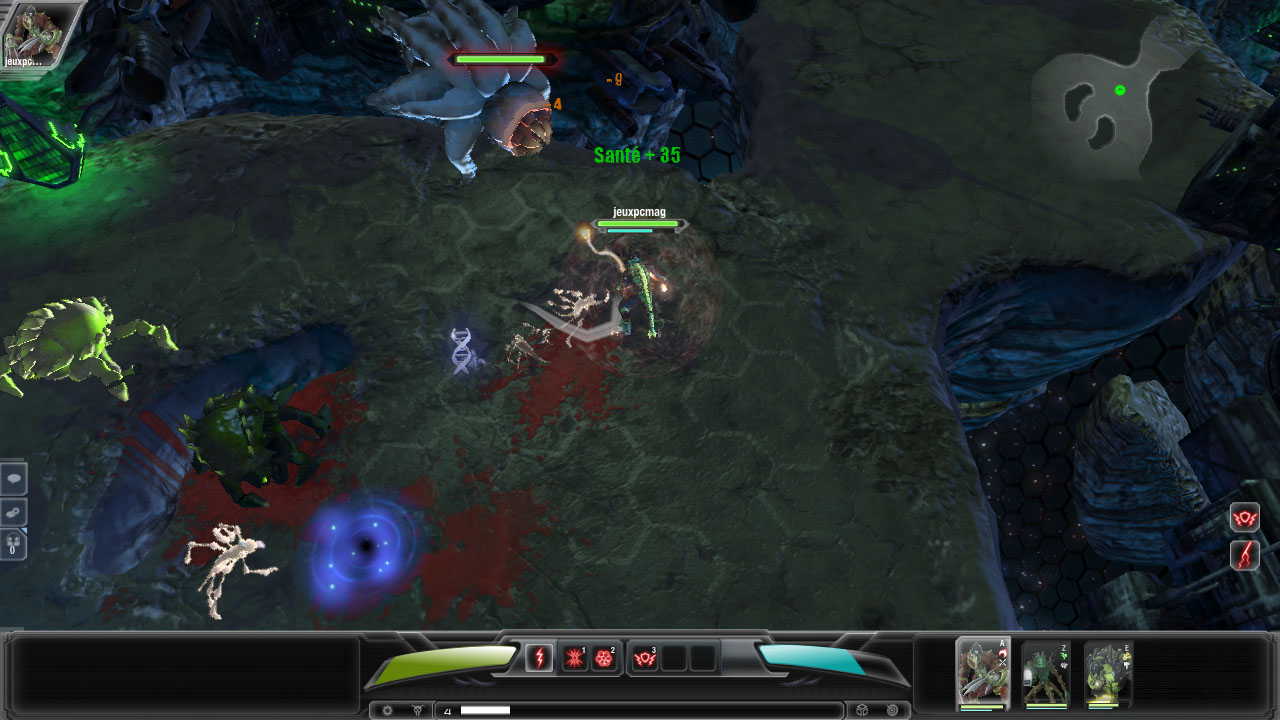Screen dimensions: 1280x720
Task: Use the red starburst ability numbered 1
Action: (574, 658)
